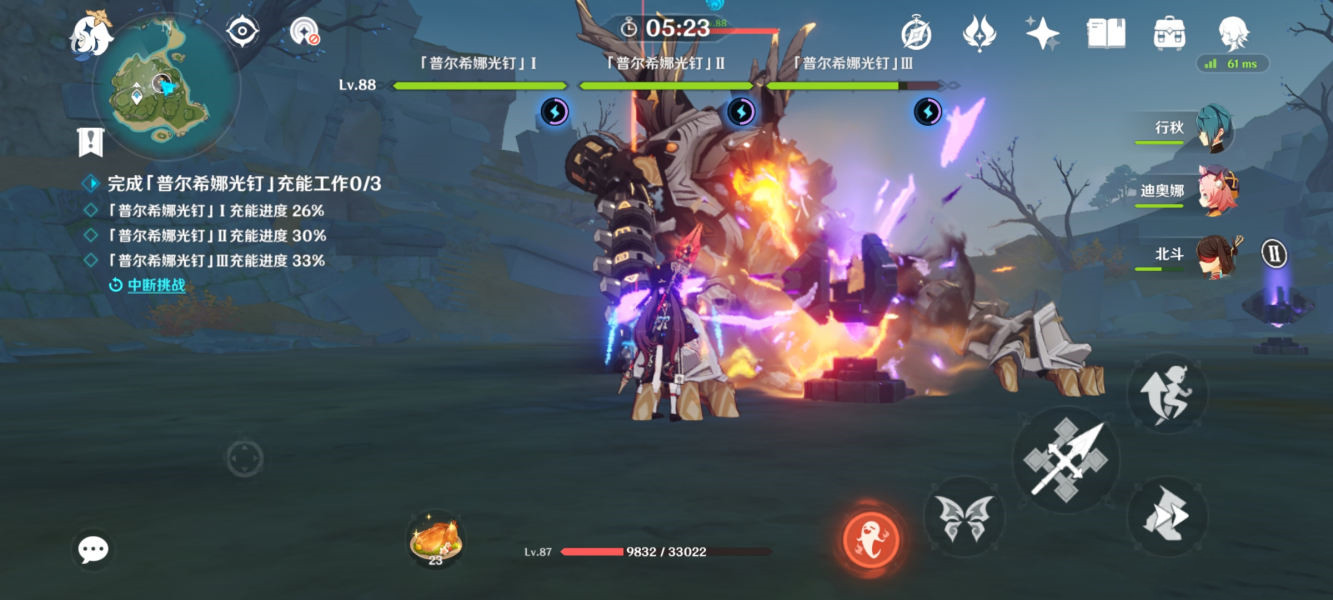Activate the glowing ghost elemental skill
The height and width of the screenshot is (600, 1333).
[x=871, y=538]
